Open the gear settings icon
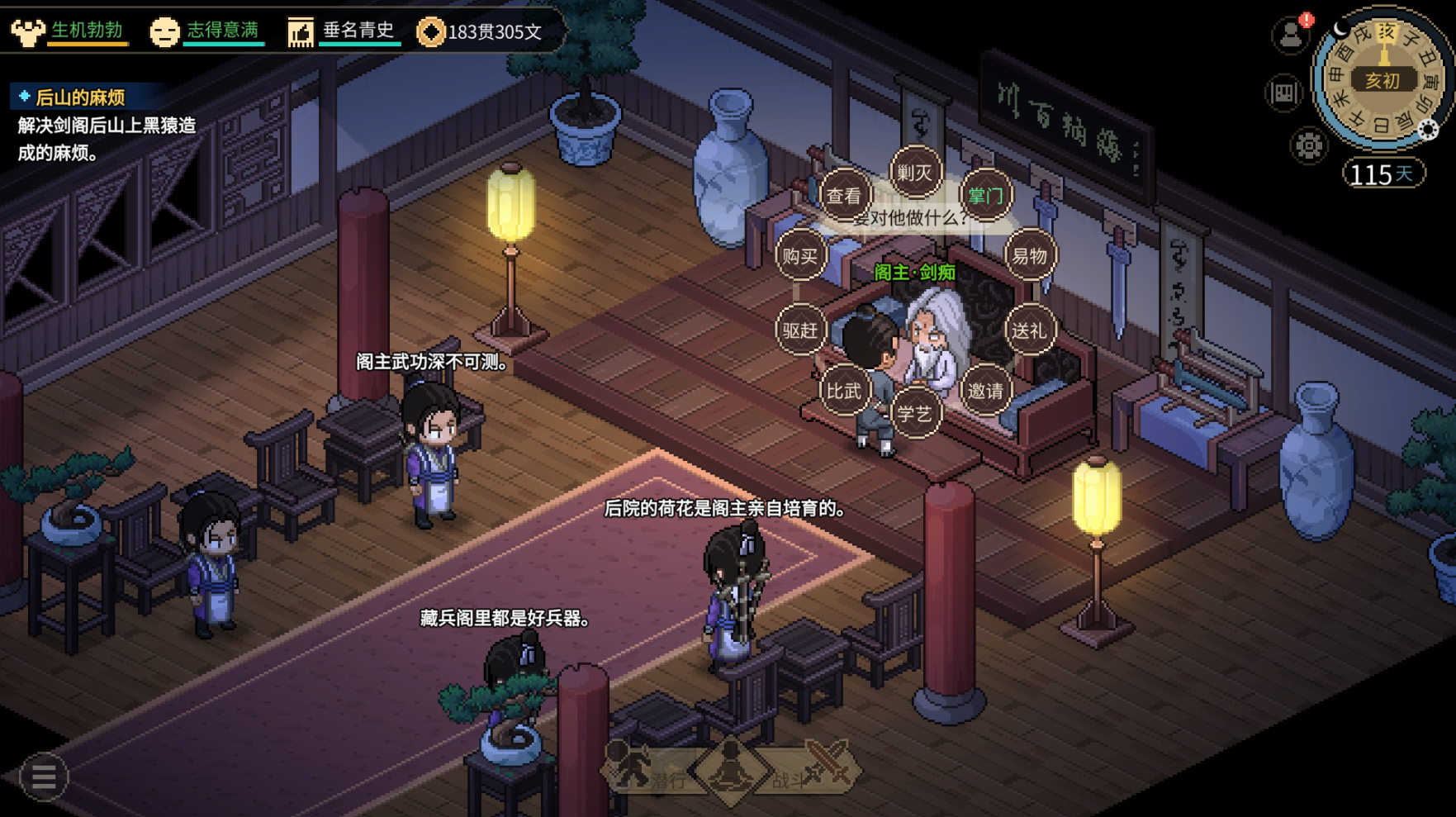The width and height of the screenshot is (1456, 817). [x=1308, y=146]
